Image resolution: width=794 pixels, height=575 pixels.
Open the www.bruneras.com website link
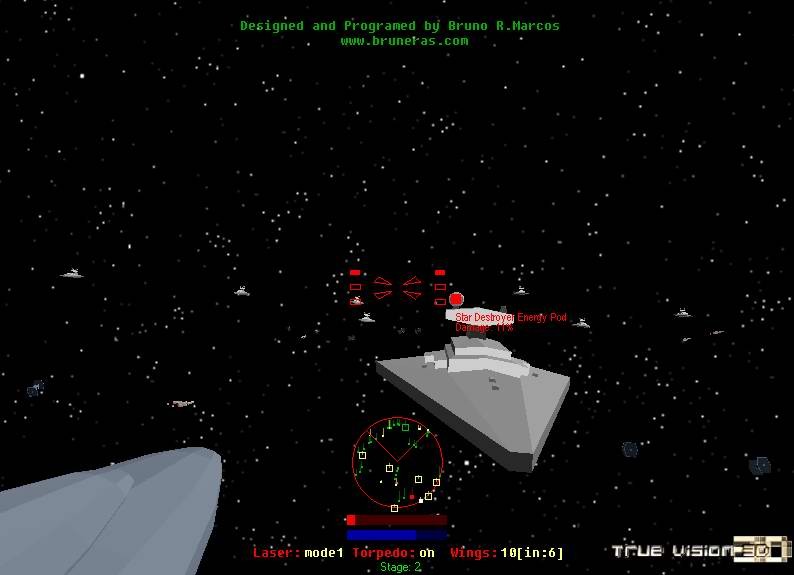(x=404, y=41)
